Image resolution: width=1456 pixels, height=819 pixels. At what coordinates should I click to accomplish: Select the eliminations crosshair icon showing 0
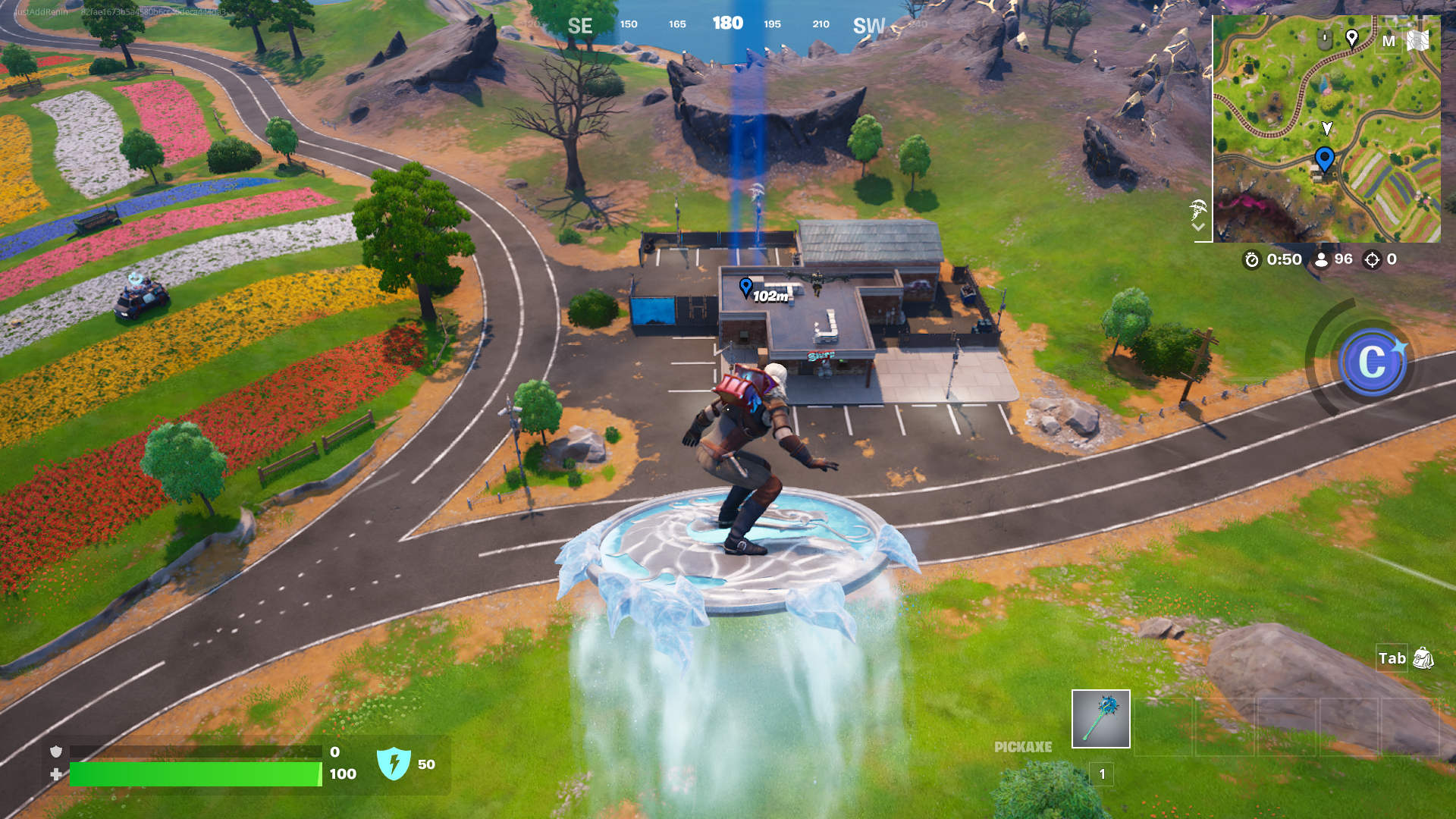click(1371, 259)
